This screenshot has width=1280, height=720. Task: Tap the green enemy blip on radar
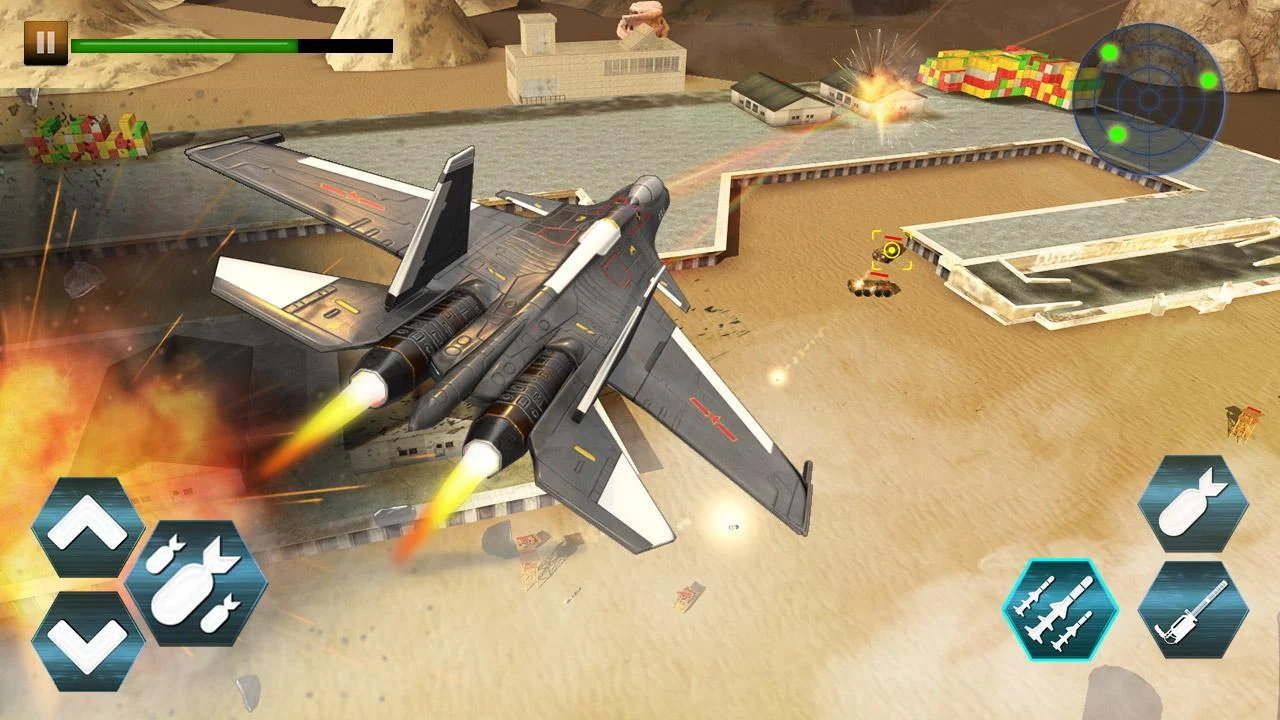tap(1108, 52)
